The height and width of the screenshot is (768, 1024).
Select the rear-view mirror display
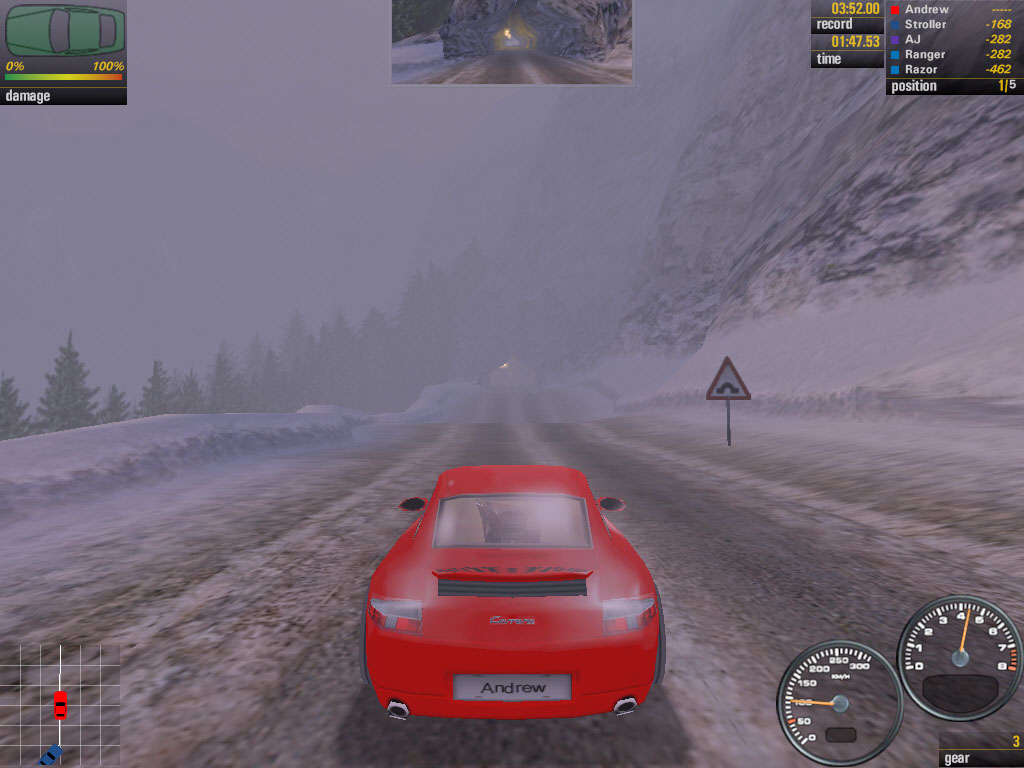click(511, 41)
